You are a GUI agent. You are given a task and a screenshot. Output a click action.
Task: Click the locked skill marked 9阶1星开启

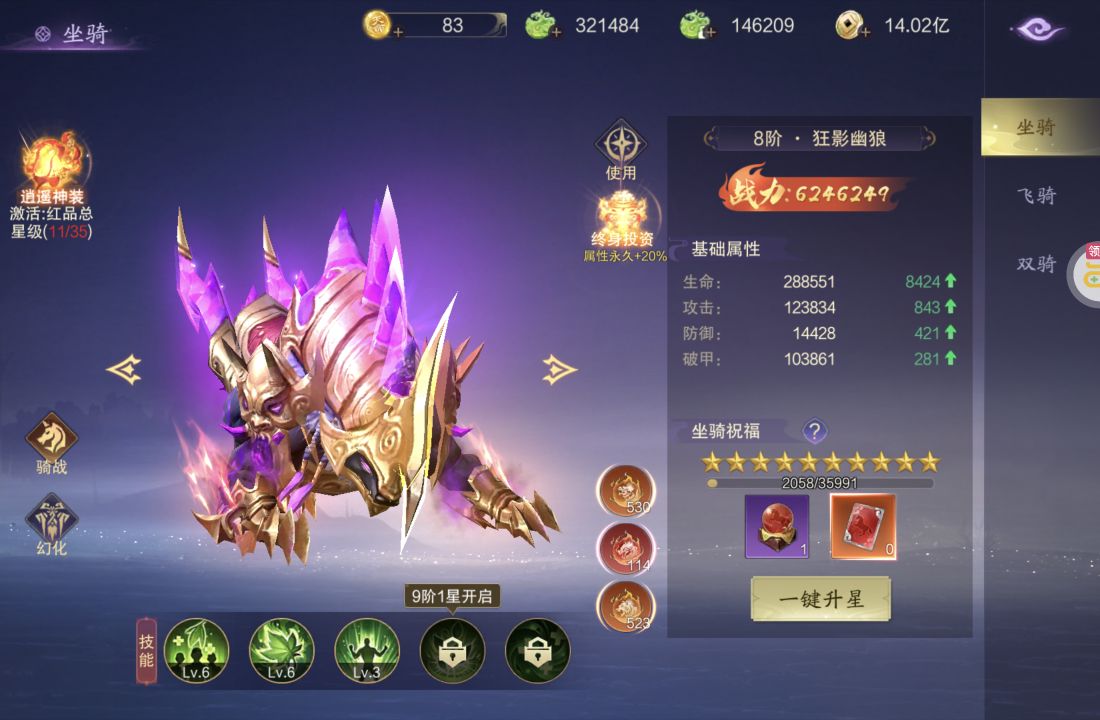point(452,650)
